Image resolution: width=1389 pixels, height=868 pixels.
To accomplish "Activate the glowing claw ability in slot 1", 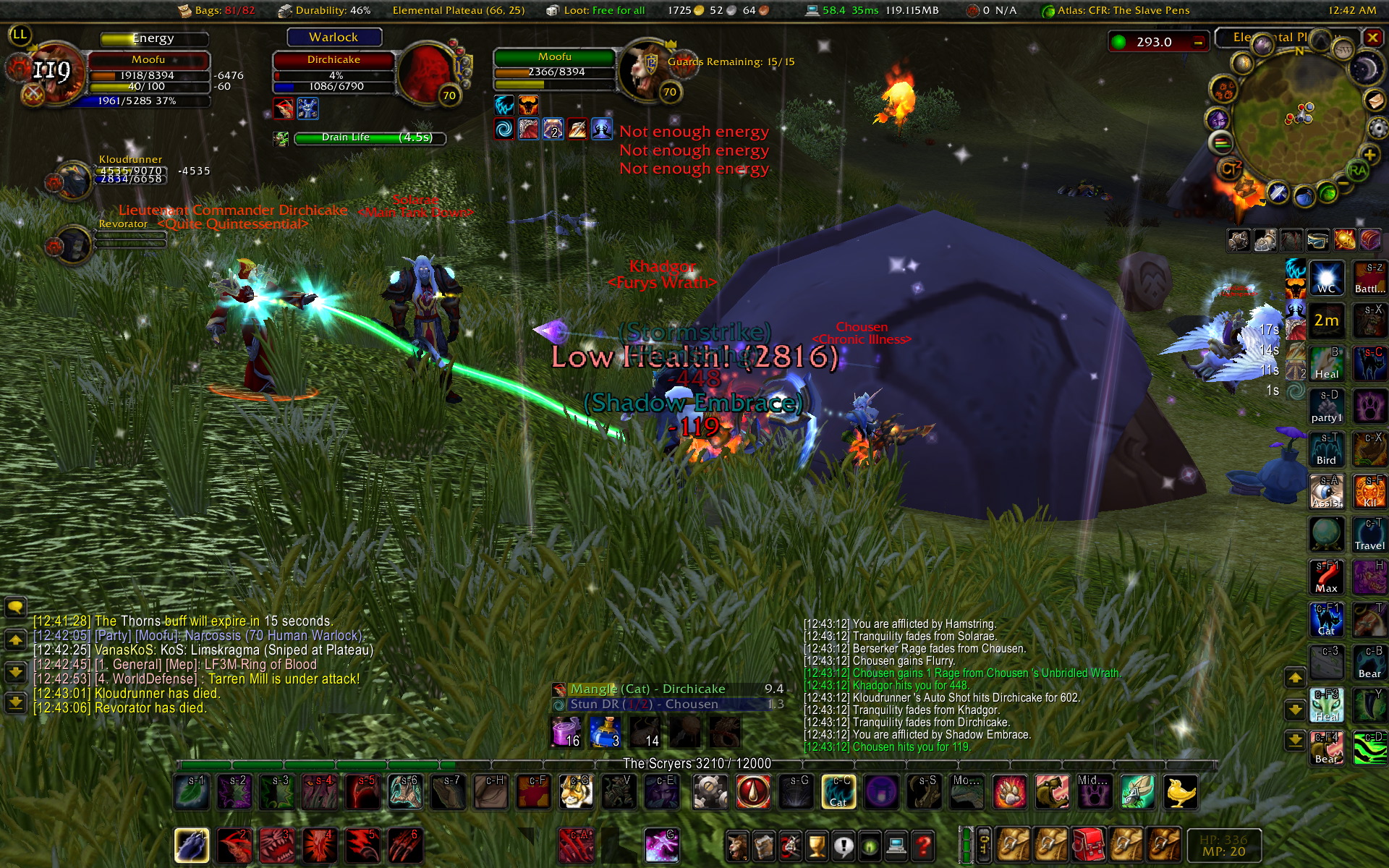I will click(x=192, y=844).
